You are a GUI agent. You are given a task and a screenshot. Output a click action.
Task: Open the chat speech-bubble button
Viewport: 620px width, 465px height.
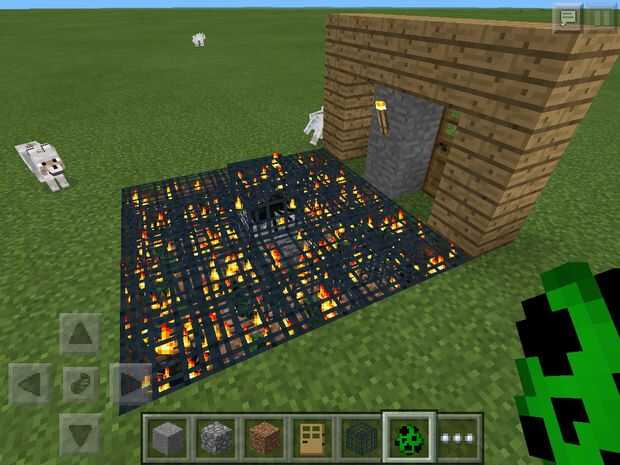pos(567,17)
